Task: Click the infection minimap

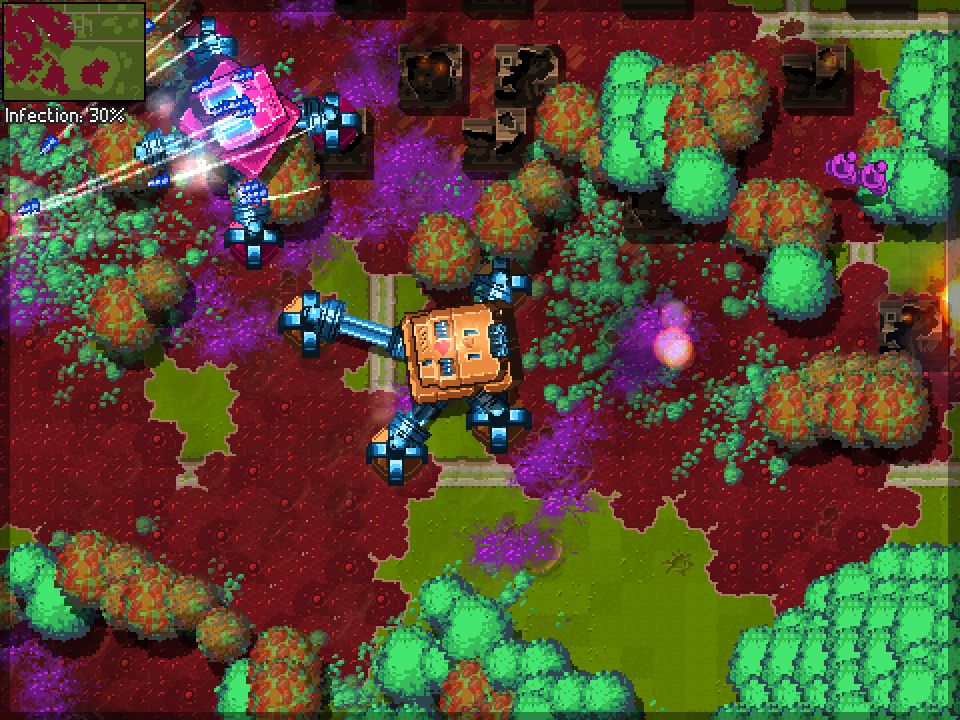Action: [73, 52]
